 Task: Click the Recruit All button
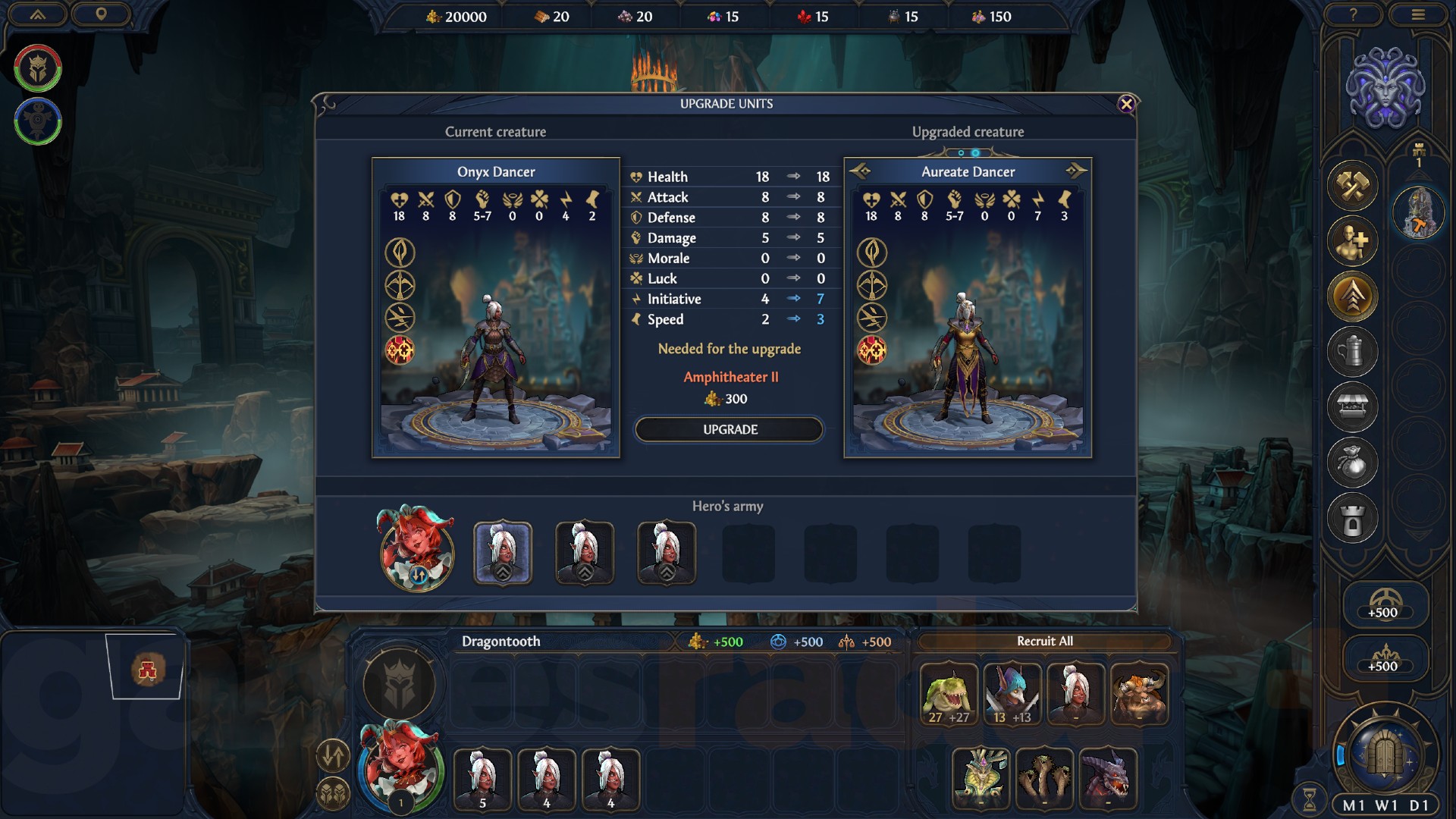point(1046,641)
